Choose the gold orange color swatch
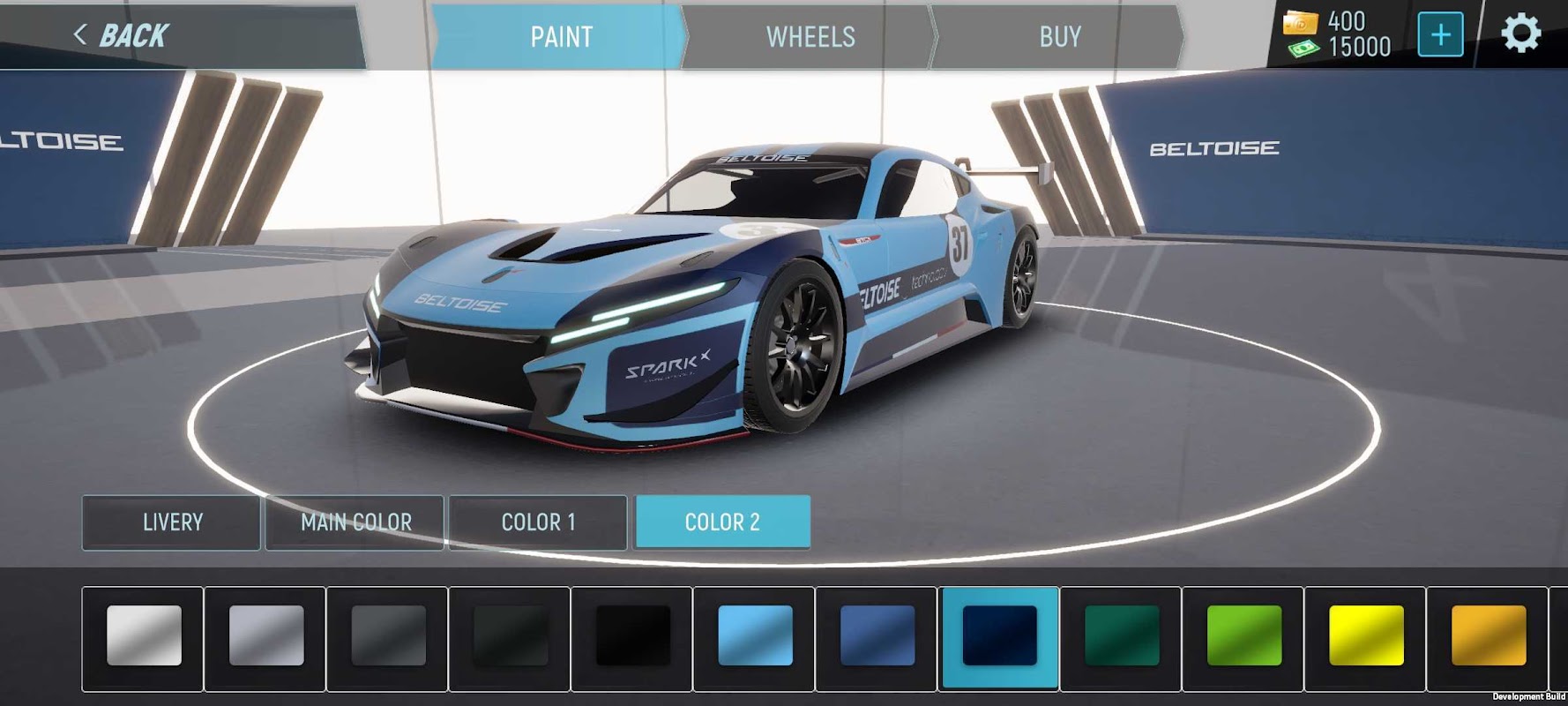The height and width of the screenshot is (706, 1568). click(x=1488, y=635)
